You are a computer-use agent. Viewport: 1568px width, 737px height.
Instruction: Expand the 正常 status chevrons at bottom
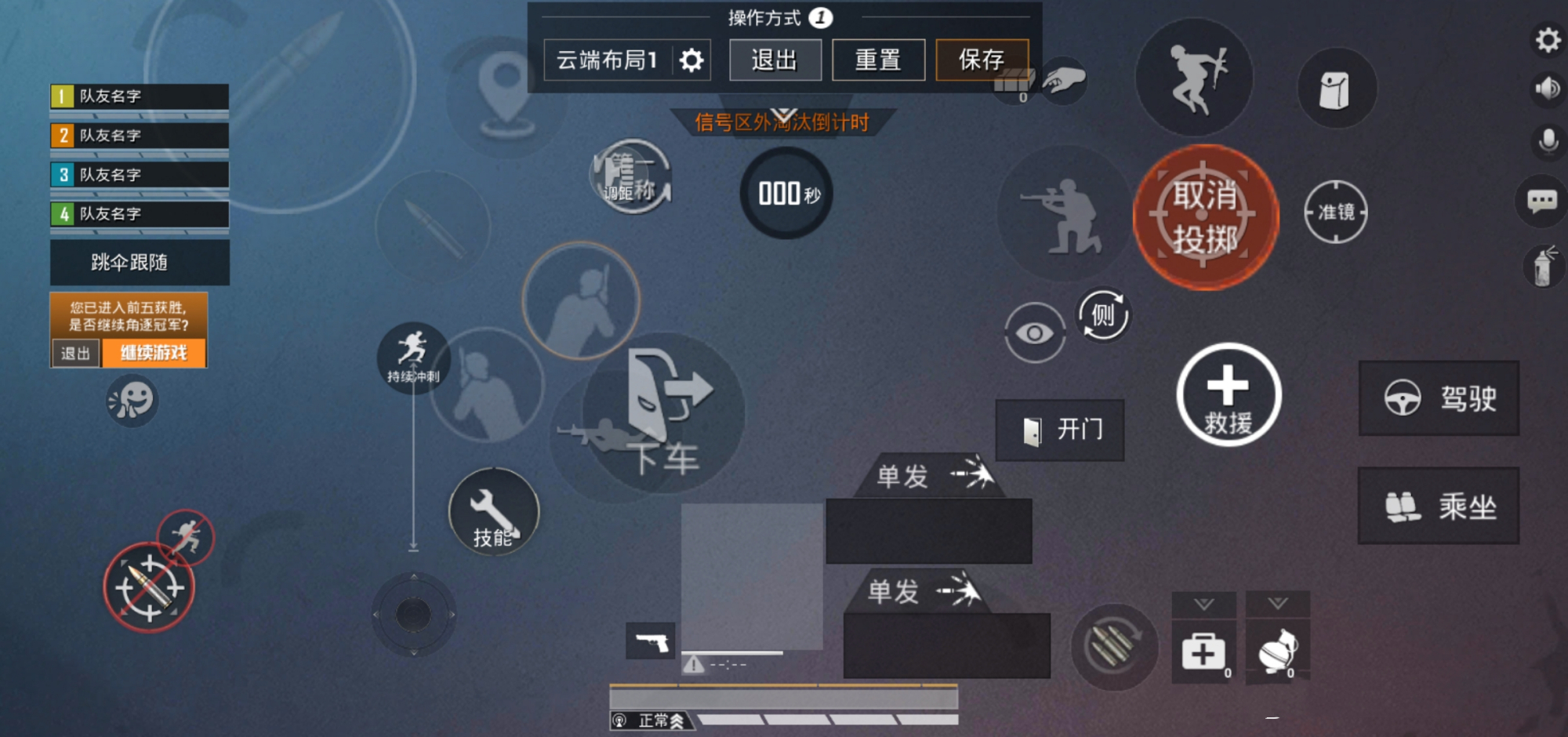tap(677, 718)
